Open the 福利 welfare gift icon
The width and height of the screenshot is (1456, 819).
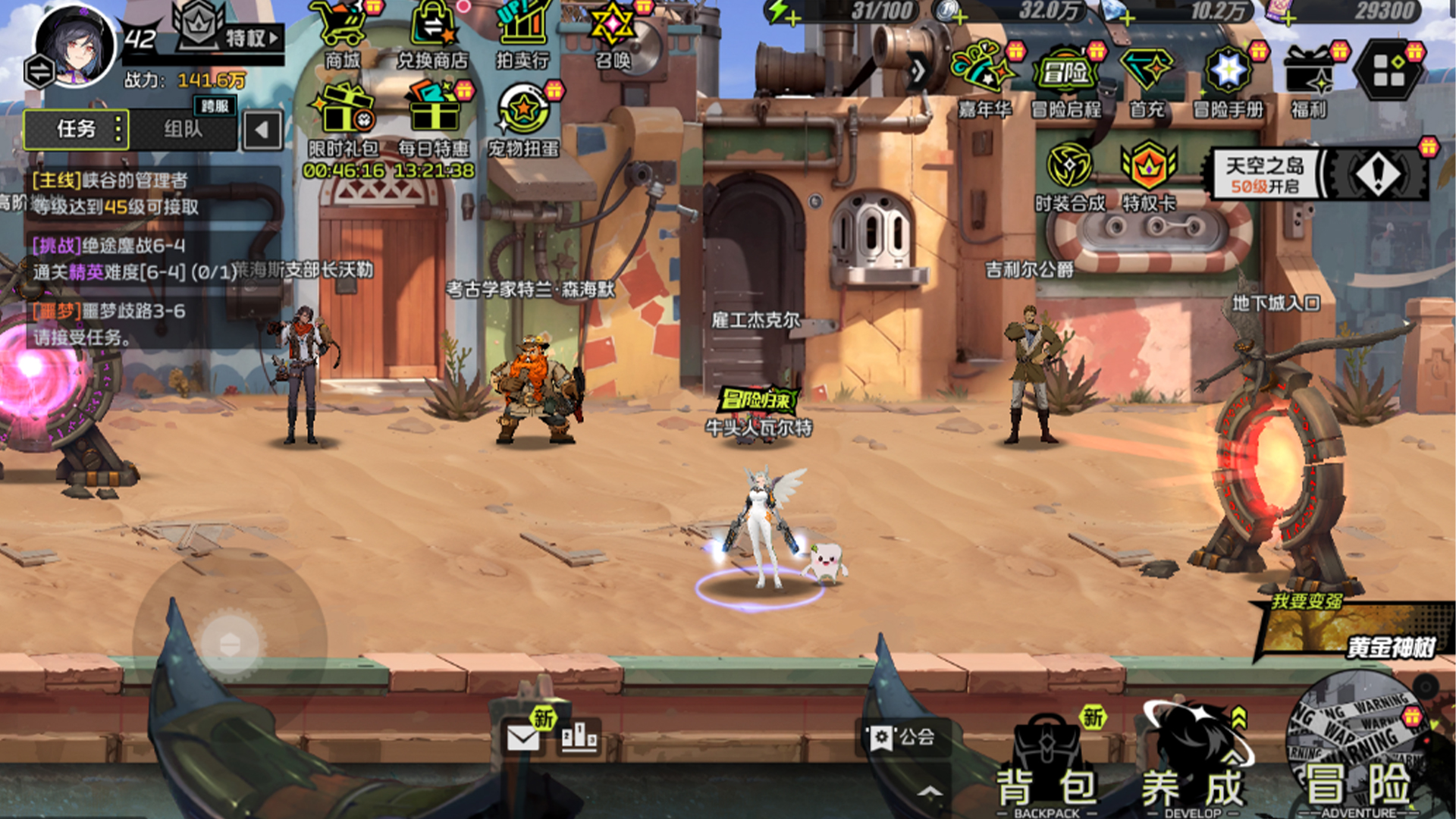1310,80
